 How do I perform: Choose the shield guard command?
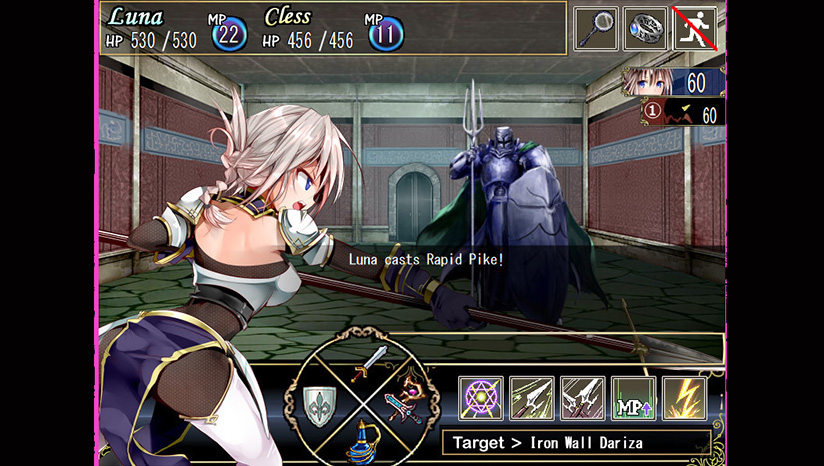point(322,404)
